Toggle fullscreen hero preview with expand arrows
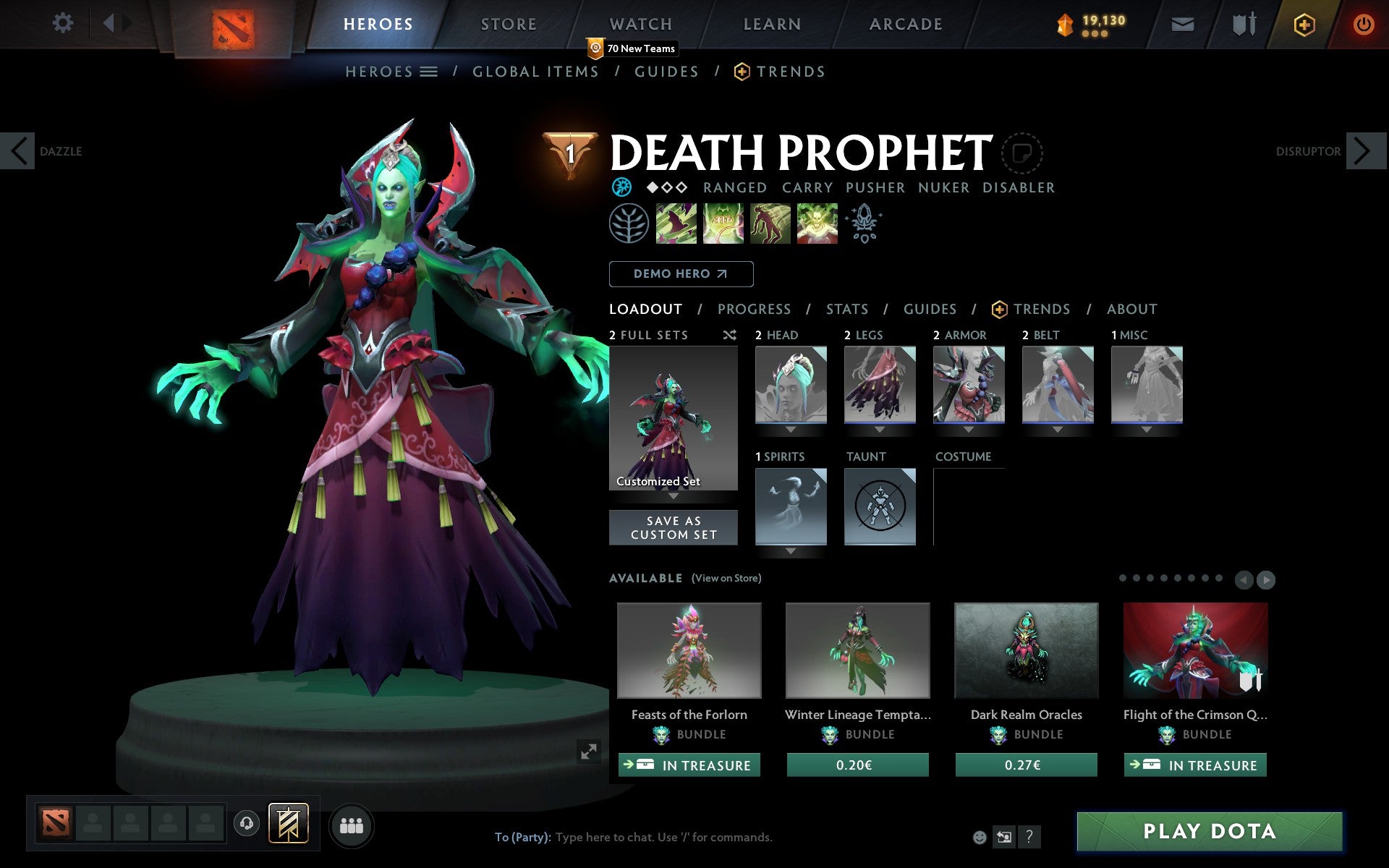The width and height of the screenshot is (1389, 868). (589, 752)
